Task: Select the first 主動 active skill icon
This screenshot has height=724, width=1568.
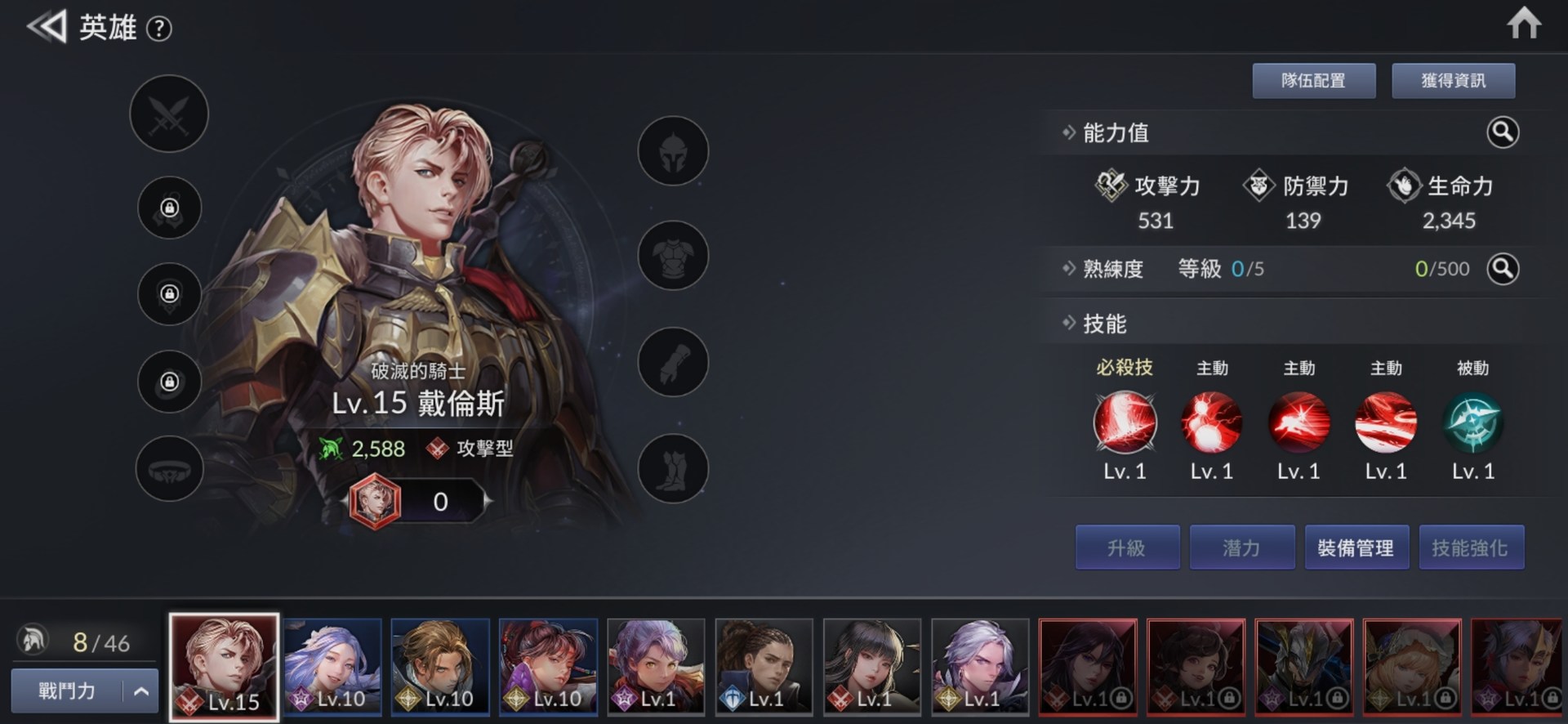Action: 1211,422
